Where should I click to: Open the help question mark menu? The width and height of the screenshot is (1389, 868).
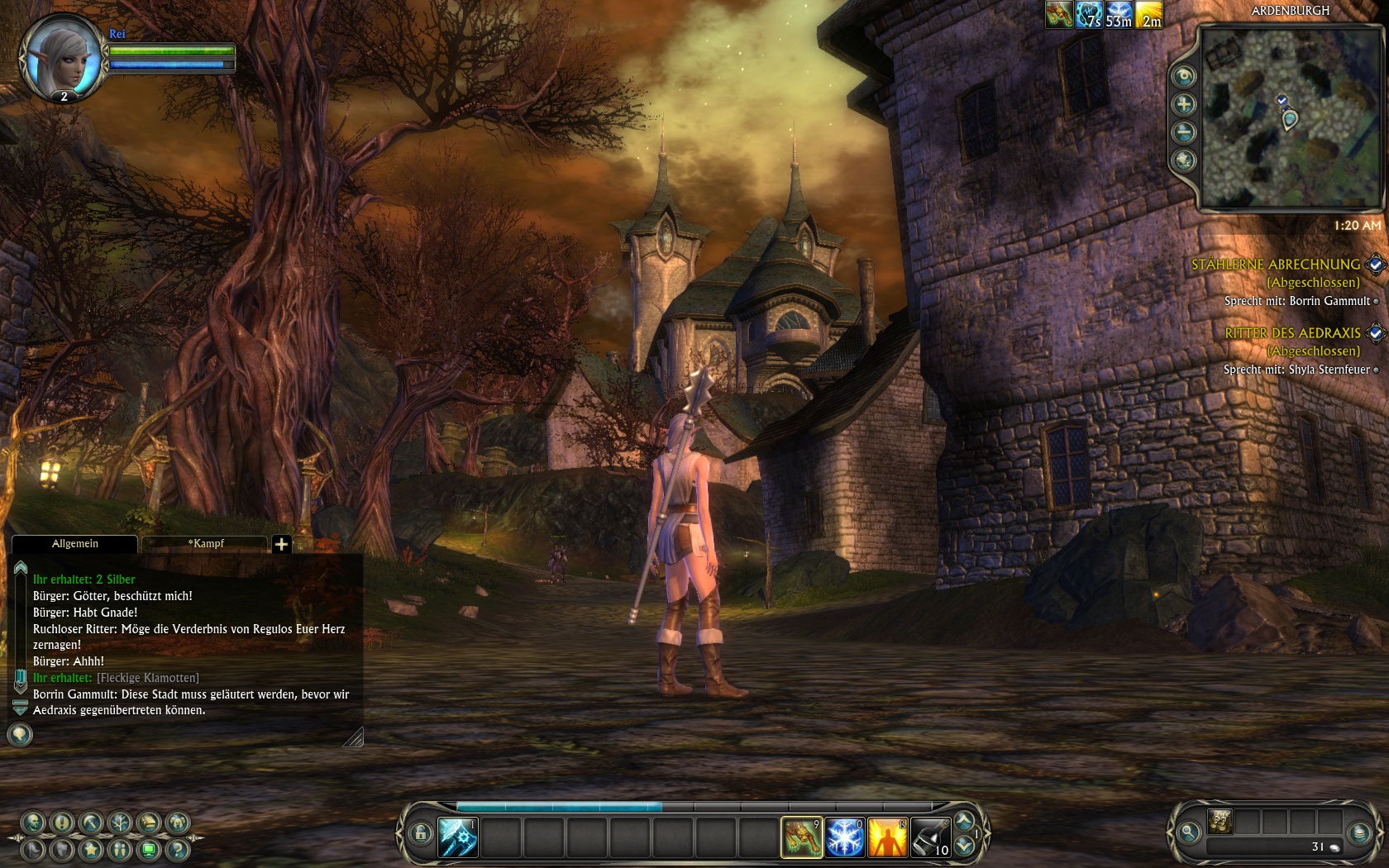coord(177,849)
